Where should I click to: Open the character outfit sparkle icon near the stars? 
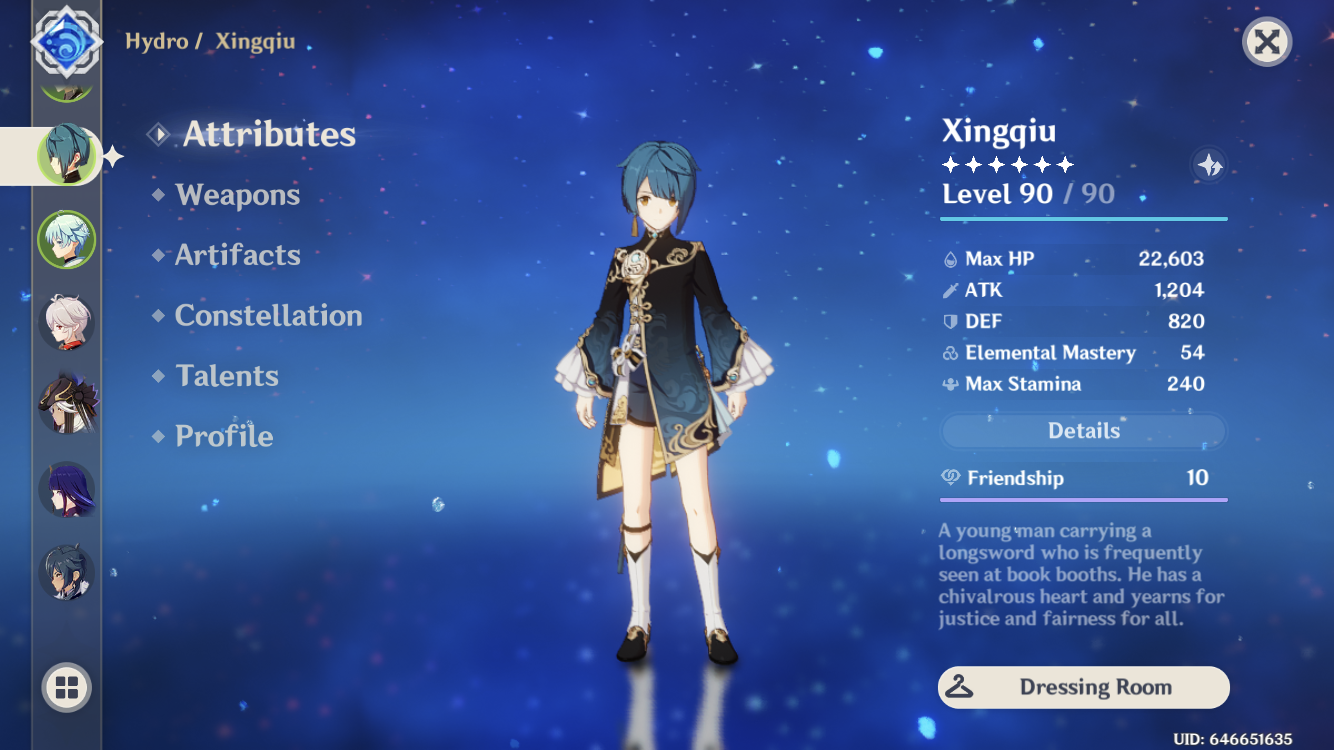point(1208,166)
